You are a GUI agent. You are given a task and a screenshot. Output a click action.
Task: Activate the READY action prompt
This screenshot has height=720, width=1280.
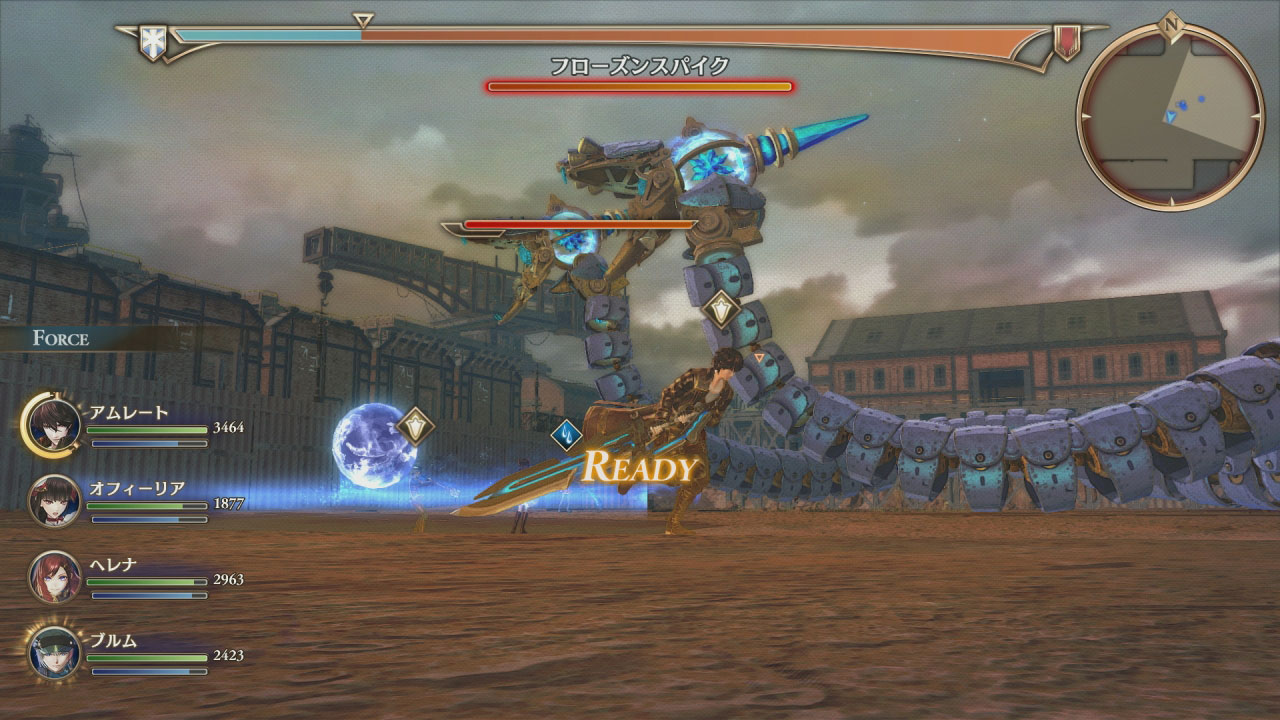point(639,466)
